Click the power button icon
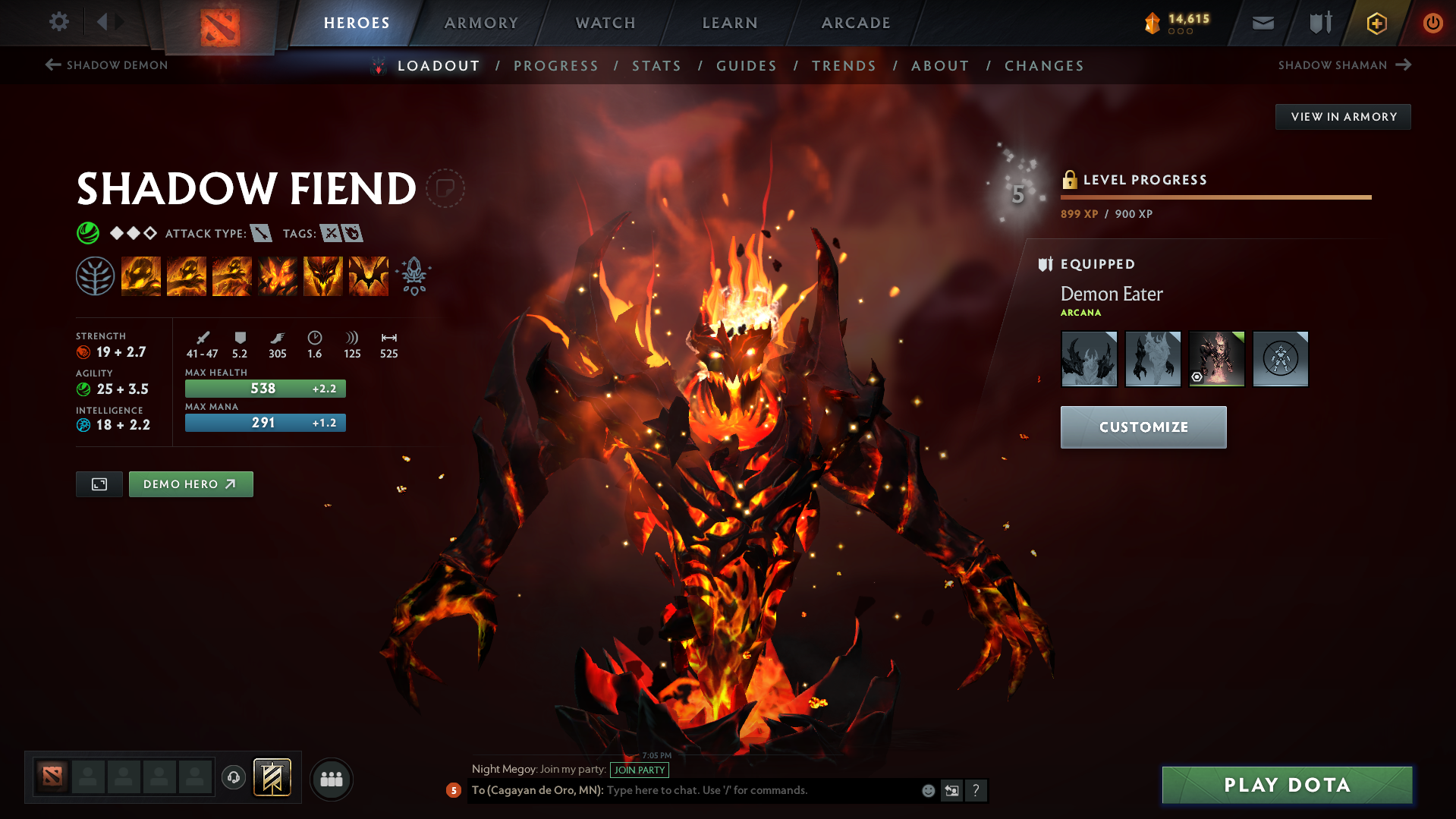This screenshot has width=1456, height=819. 1432,23
